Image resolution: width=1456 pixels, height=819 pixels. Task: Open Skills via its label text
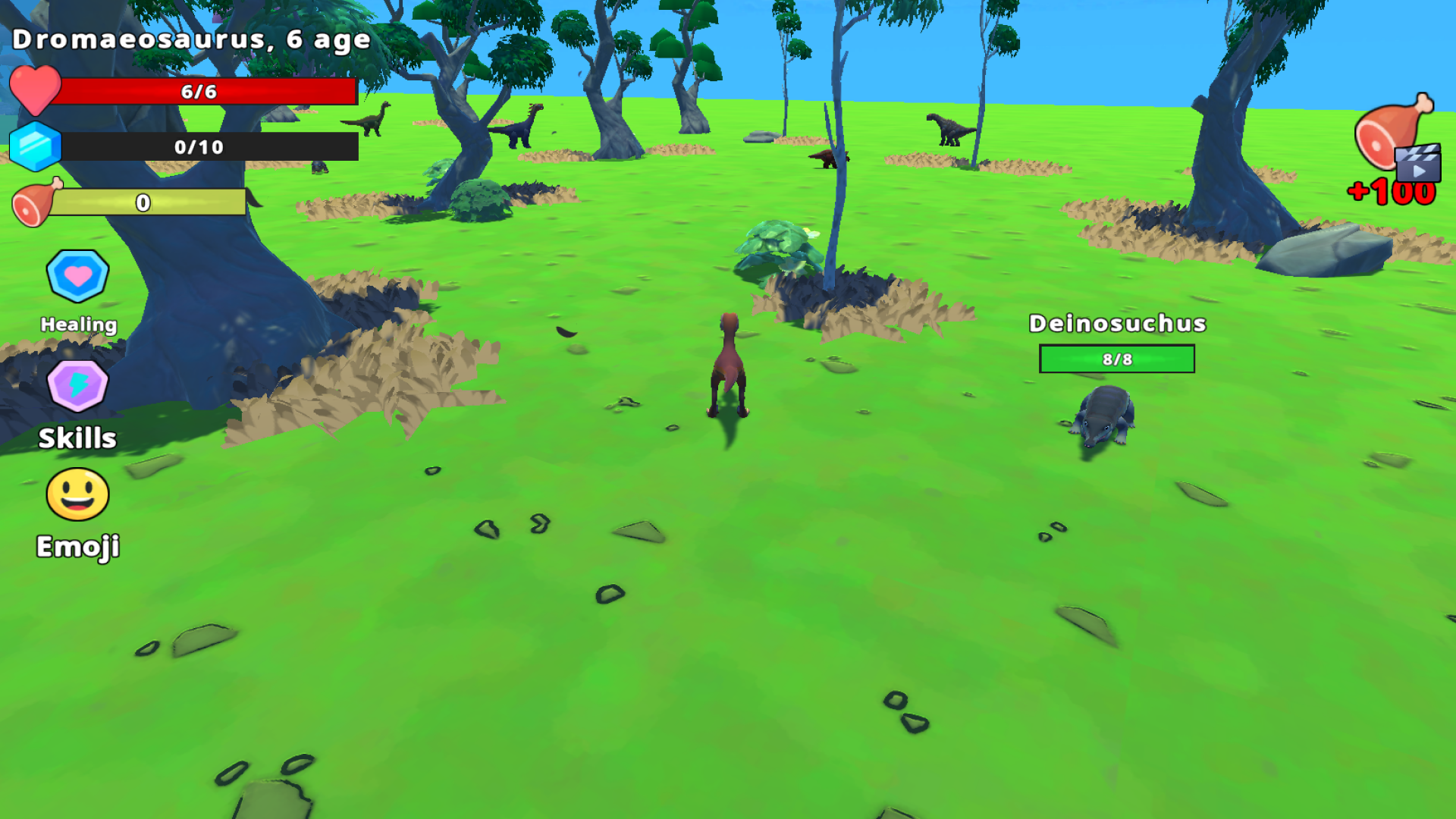(x=77, y=438)
